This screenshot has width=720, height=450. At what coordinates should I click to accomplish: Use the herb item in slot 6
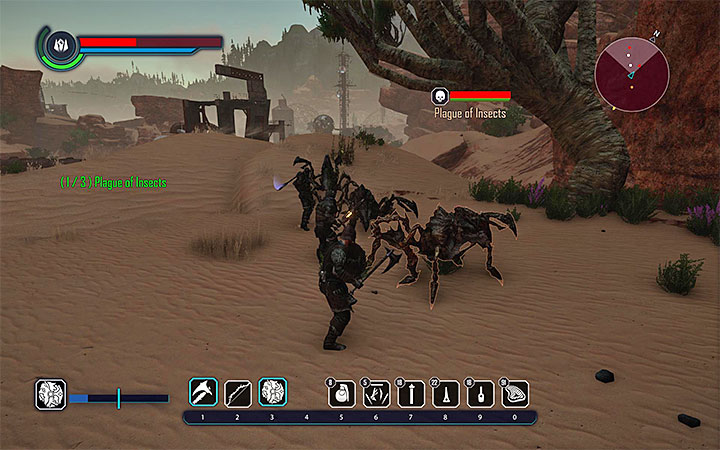coord(377,394)
